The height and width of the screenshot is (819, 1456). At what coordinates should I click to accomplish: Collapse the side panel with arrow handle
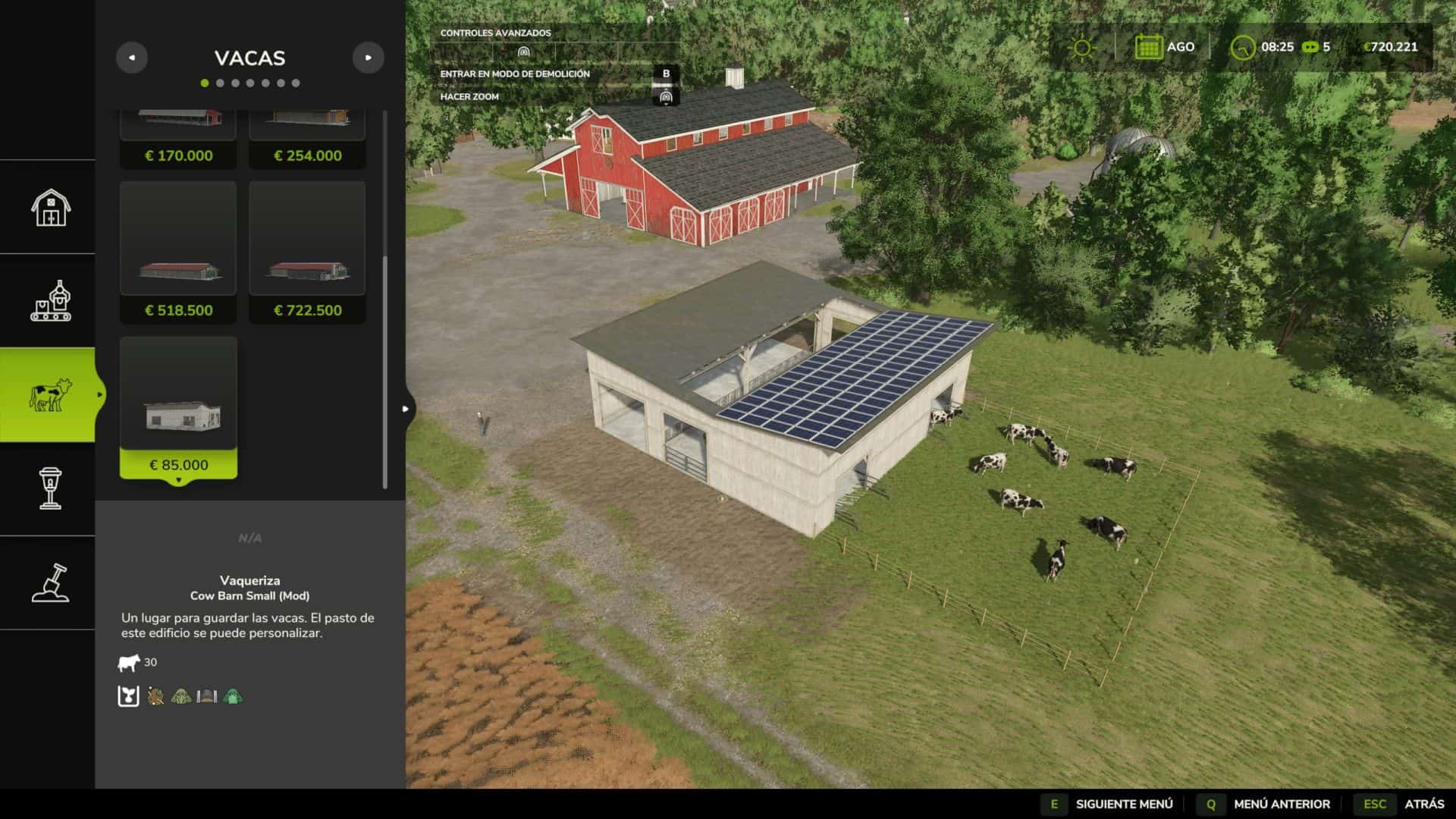point(406,409)
